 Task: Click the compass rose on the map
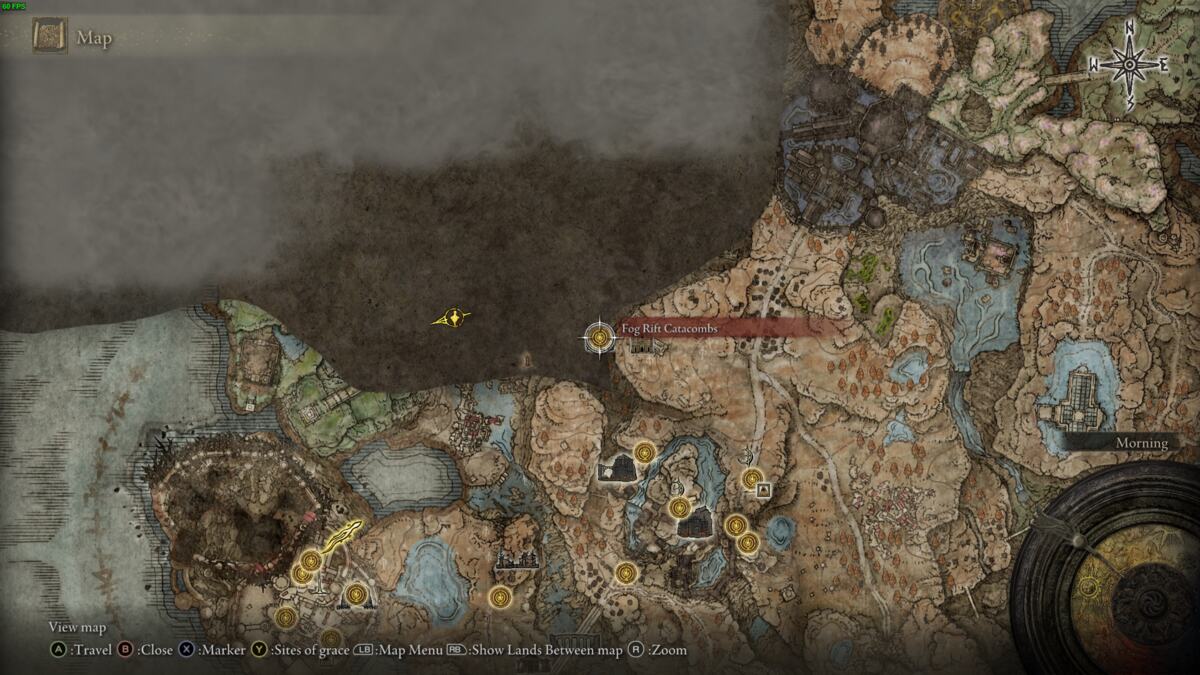1130,65
